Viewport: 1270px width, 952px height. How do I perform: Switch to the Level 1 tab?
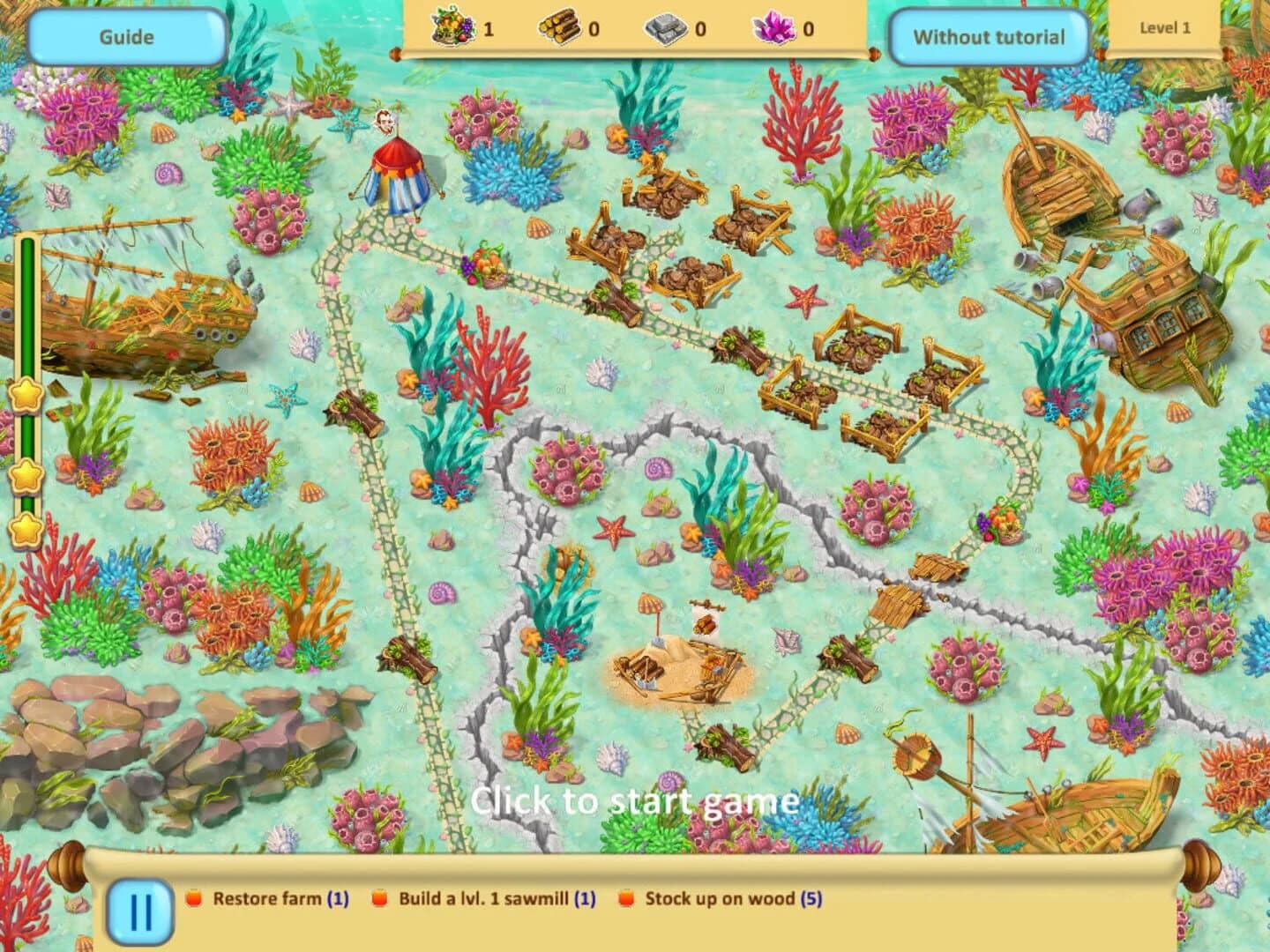tap(1166, 26)
